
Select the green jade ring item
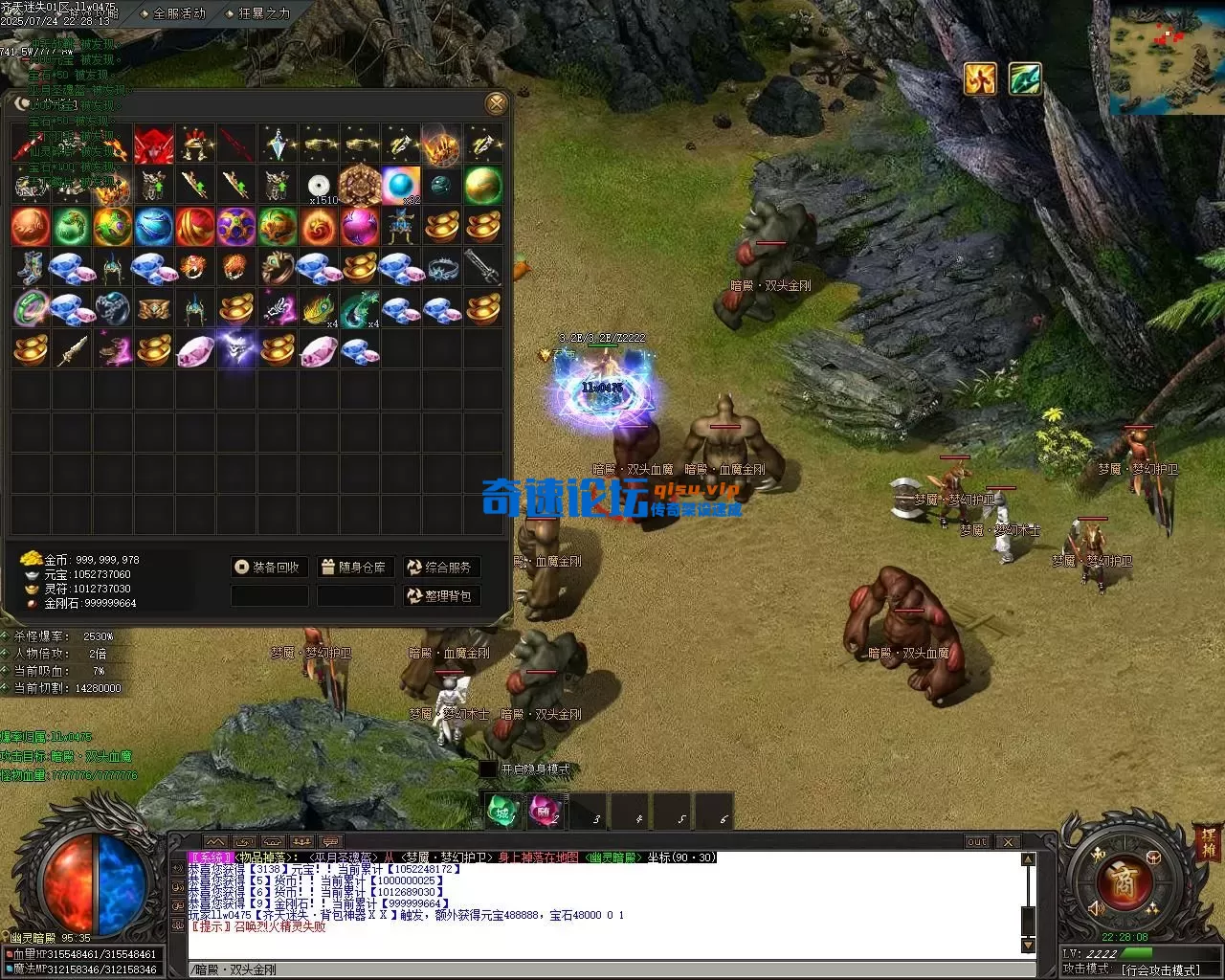point(31,309)
